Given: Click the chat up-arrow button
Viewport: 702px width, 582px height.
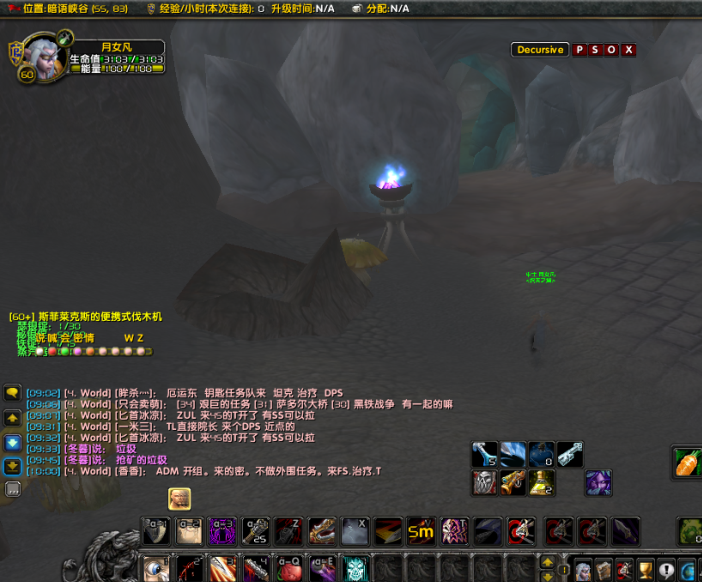Looking at the screenshot, I should point(13,417).
